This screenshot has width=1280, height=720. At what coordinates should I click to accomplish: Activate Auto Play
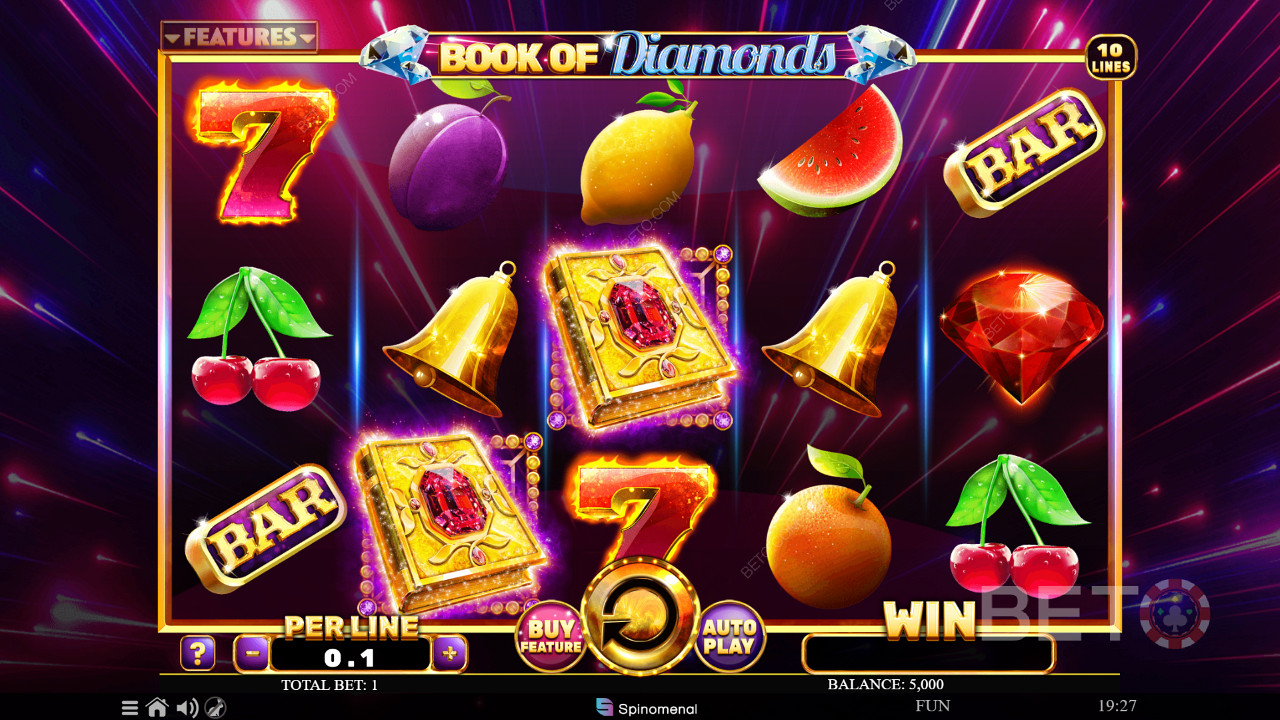[x=730, y=636]
